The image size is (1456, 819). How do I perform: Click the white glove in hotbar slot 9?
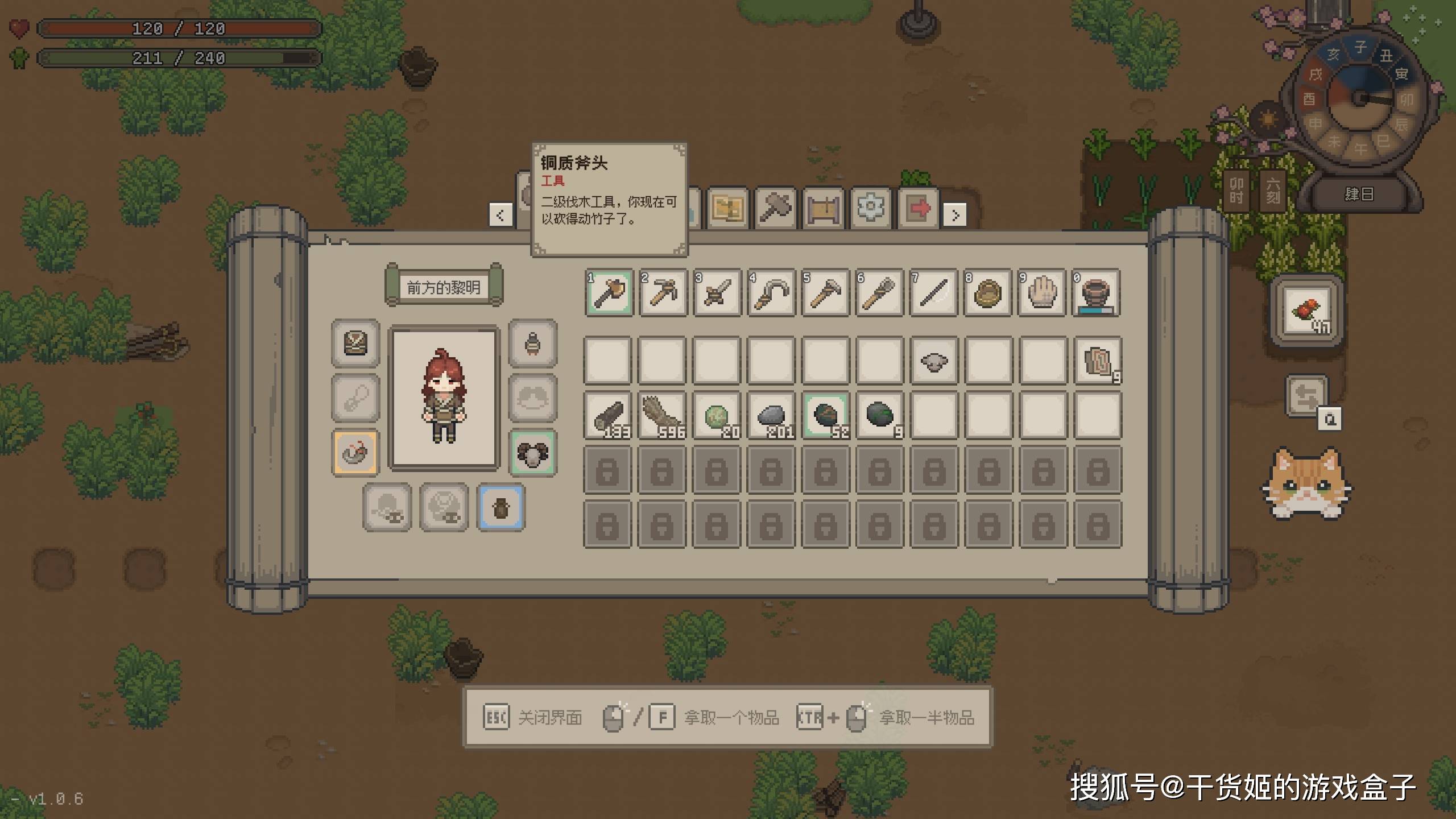click(x=1042, y=293)
